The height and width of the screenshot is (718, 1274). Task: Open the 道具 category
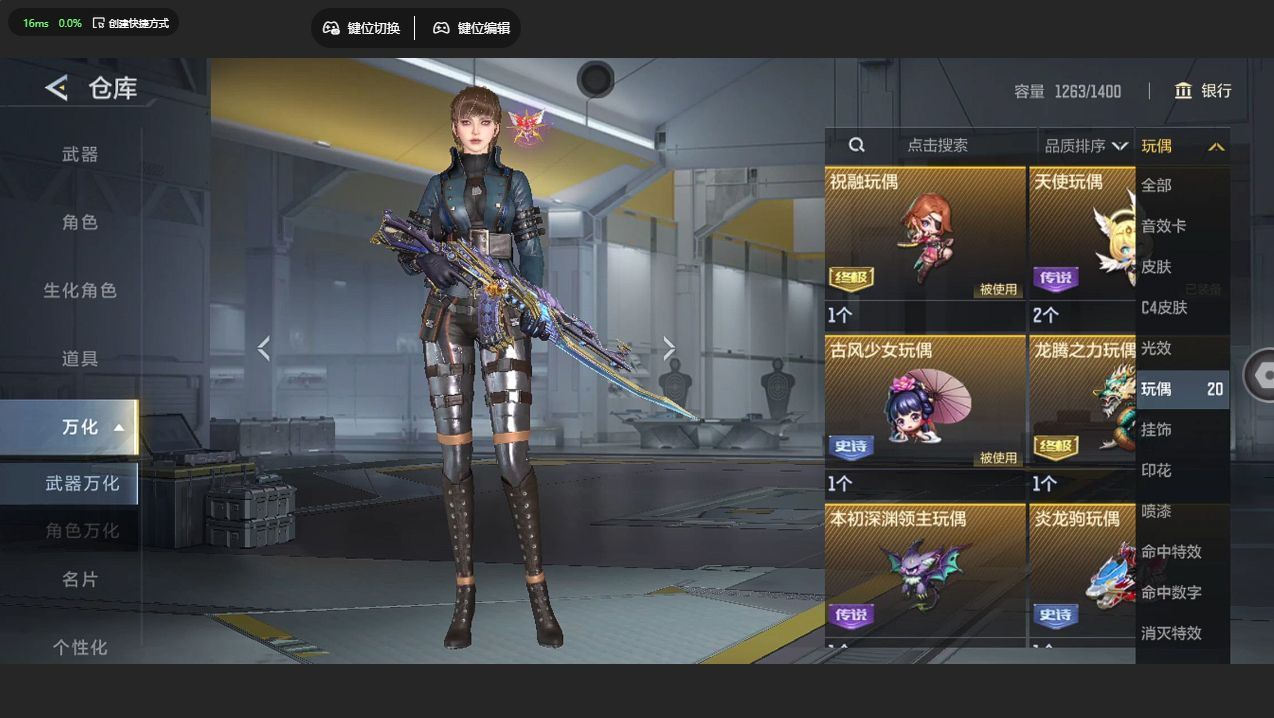tap(80, 358)
